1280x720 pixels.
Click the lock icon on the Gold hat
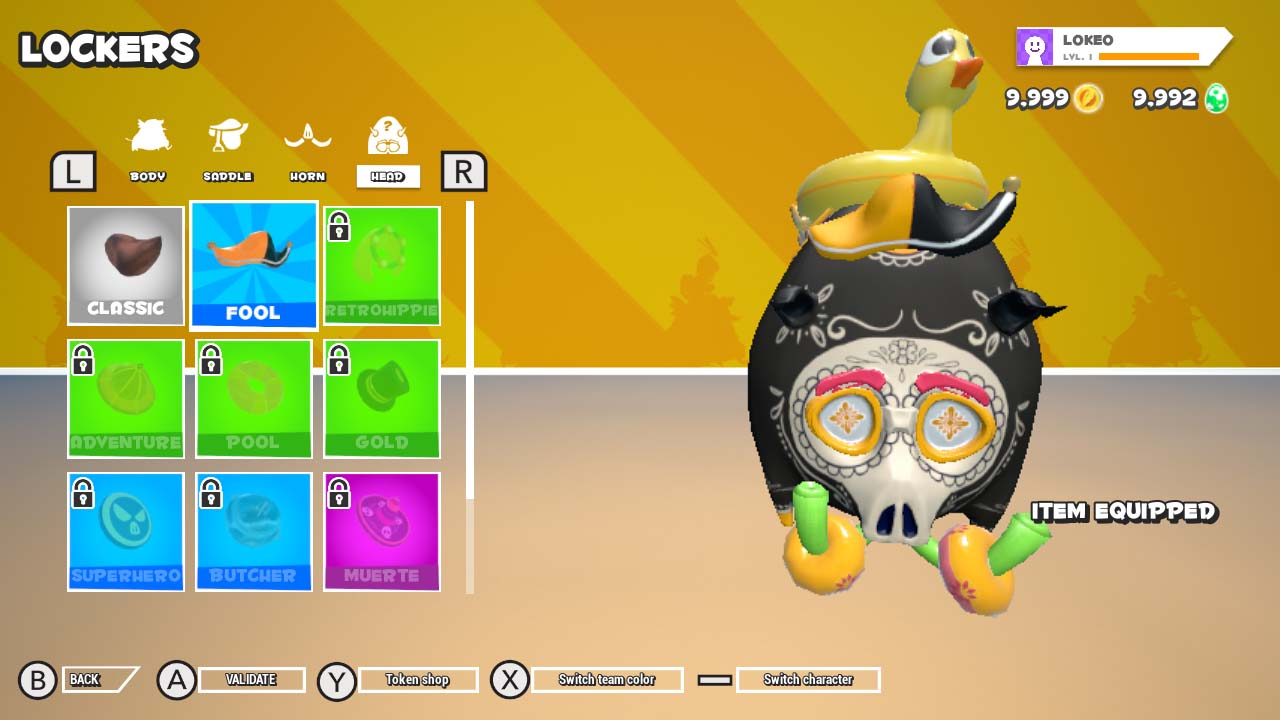click(339, 360)
